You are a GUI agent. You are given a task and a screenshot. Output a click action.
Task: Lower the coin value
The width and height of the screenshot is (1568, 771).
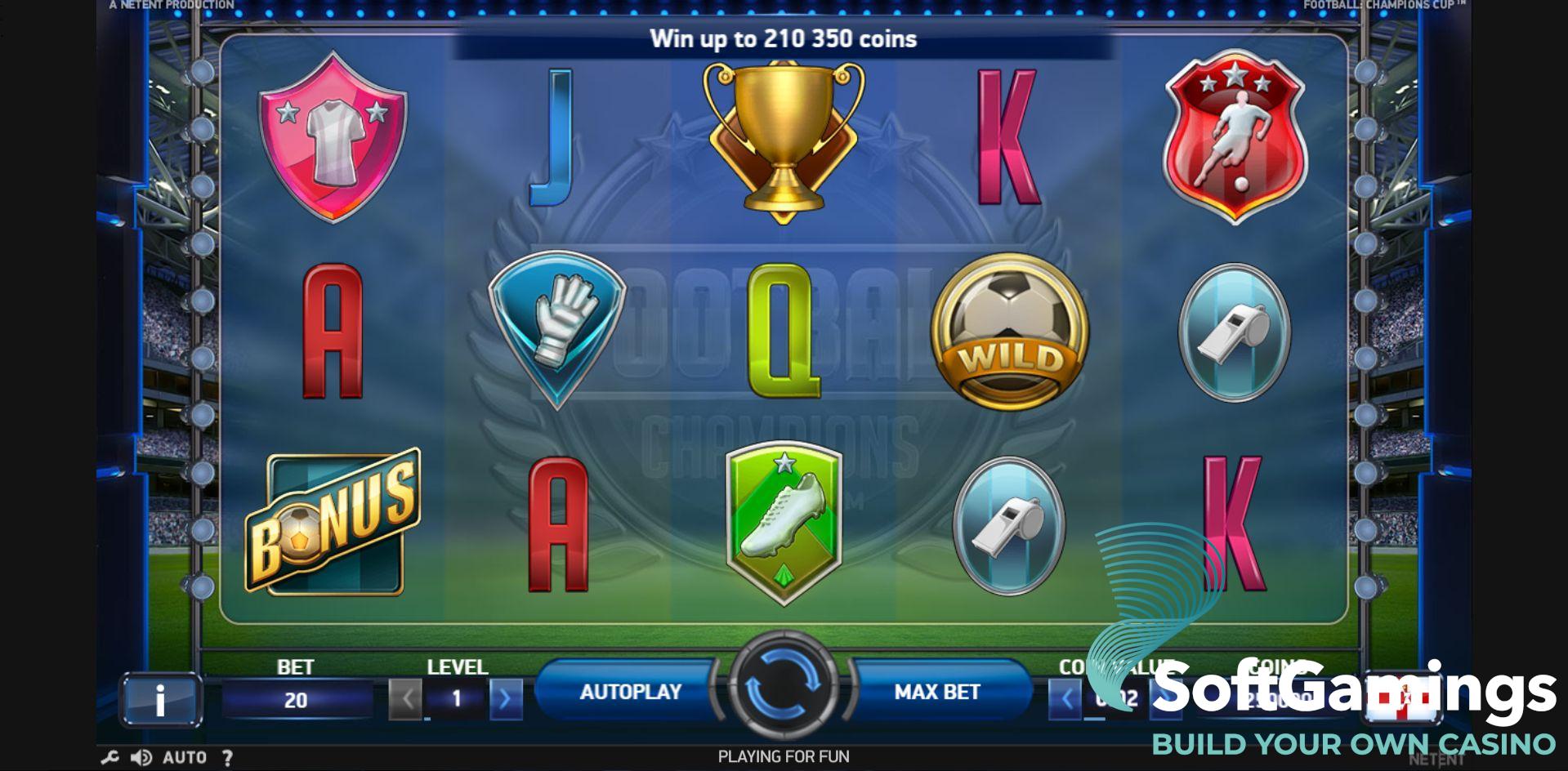1065,699
